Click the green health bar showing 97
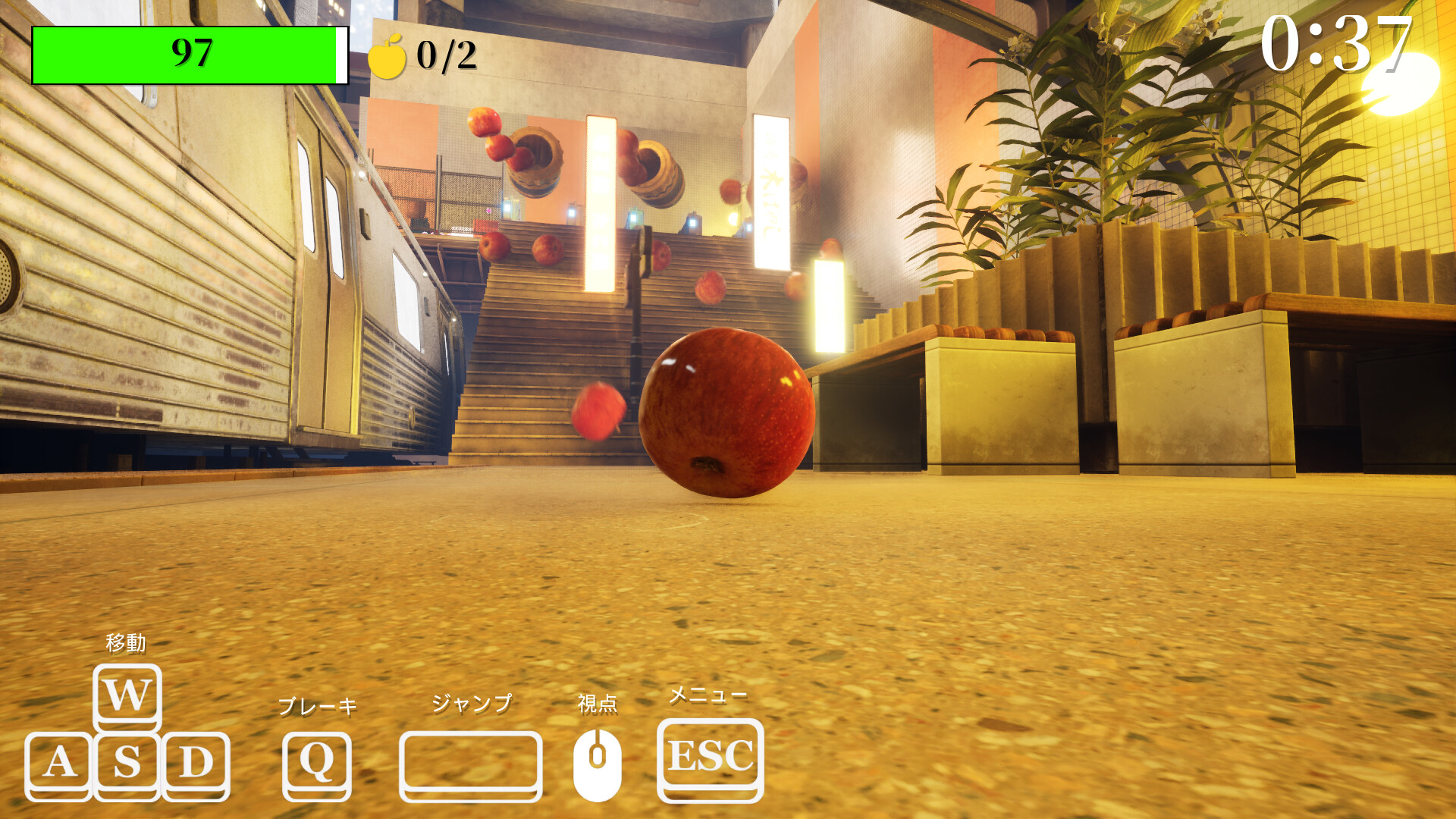1456x819 pixels. tap(190, 53)
